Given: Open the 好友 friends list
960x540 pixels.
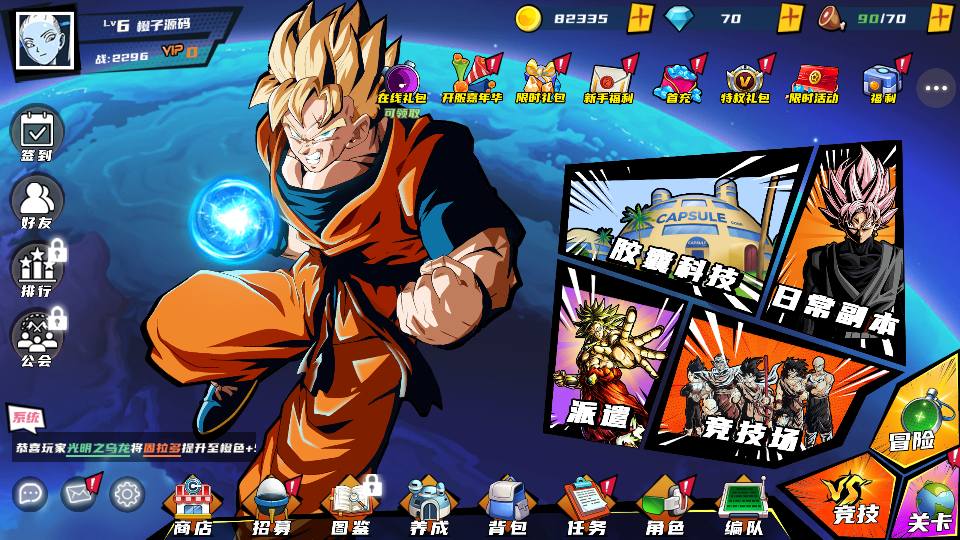Looking at the screenshot, I should coord(37,201).
